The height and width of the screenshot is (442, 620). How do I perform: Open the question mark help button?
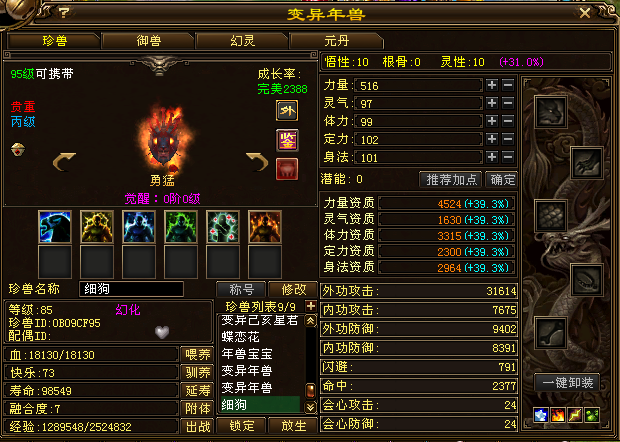(x=63, y=14)
